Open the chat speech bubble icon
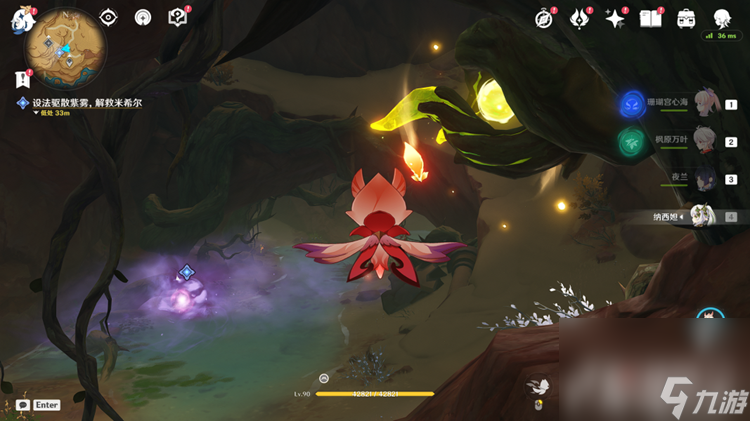The height and width of the screenshot is (421, 750). coord(22,405)
